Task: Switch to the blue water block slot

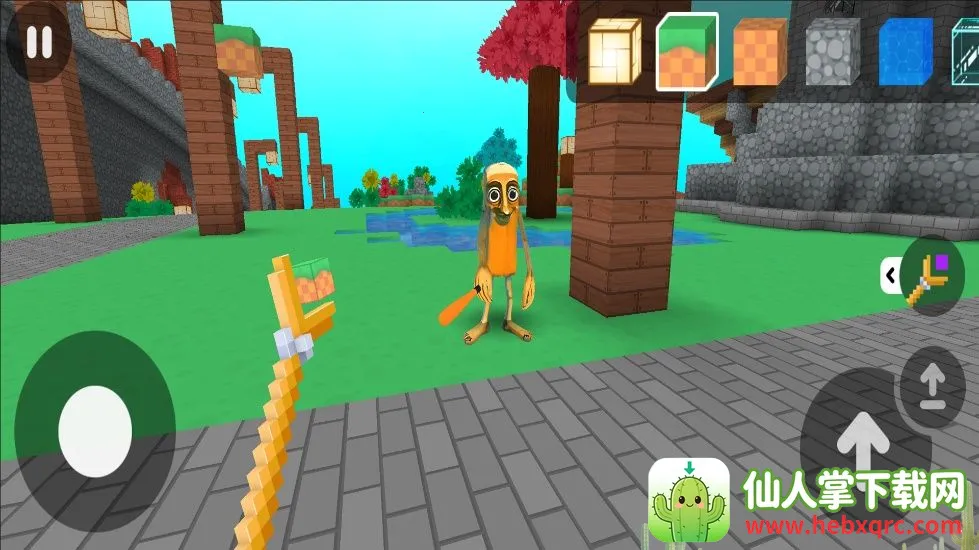Action: click(x=906, y=51)
